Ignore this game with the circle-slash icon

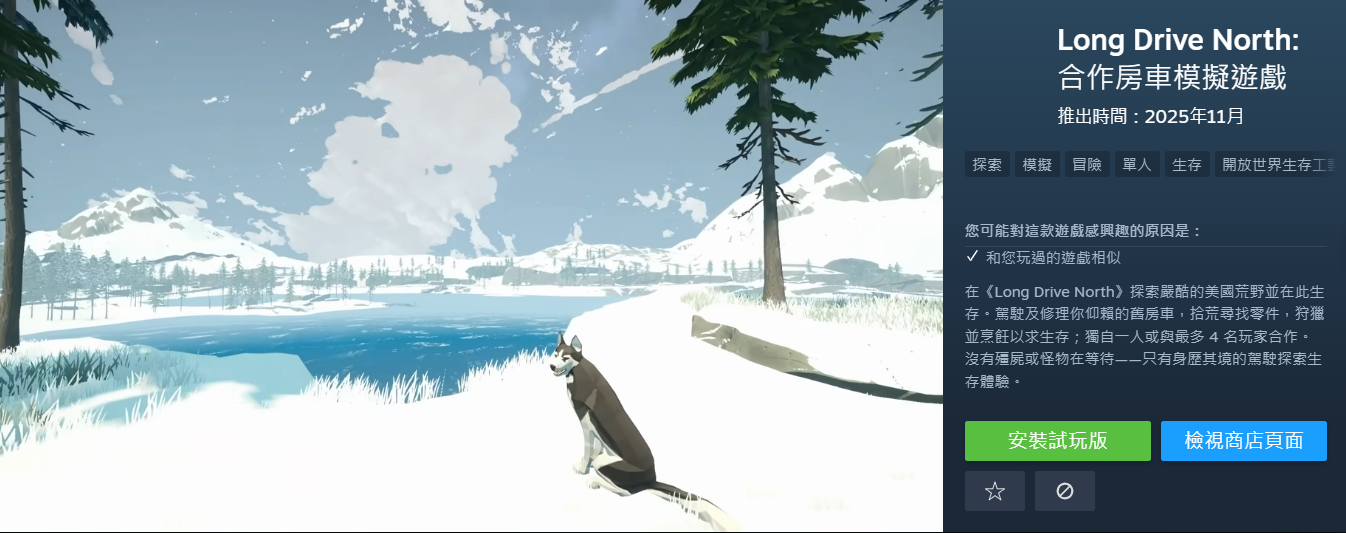(1064, 491)
